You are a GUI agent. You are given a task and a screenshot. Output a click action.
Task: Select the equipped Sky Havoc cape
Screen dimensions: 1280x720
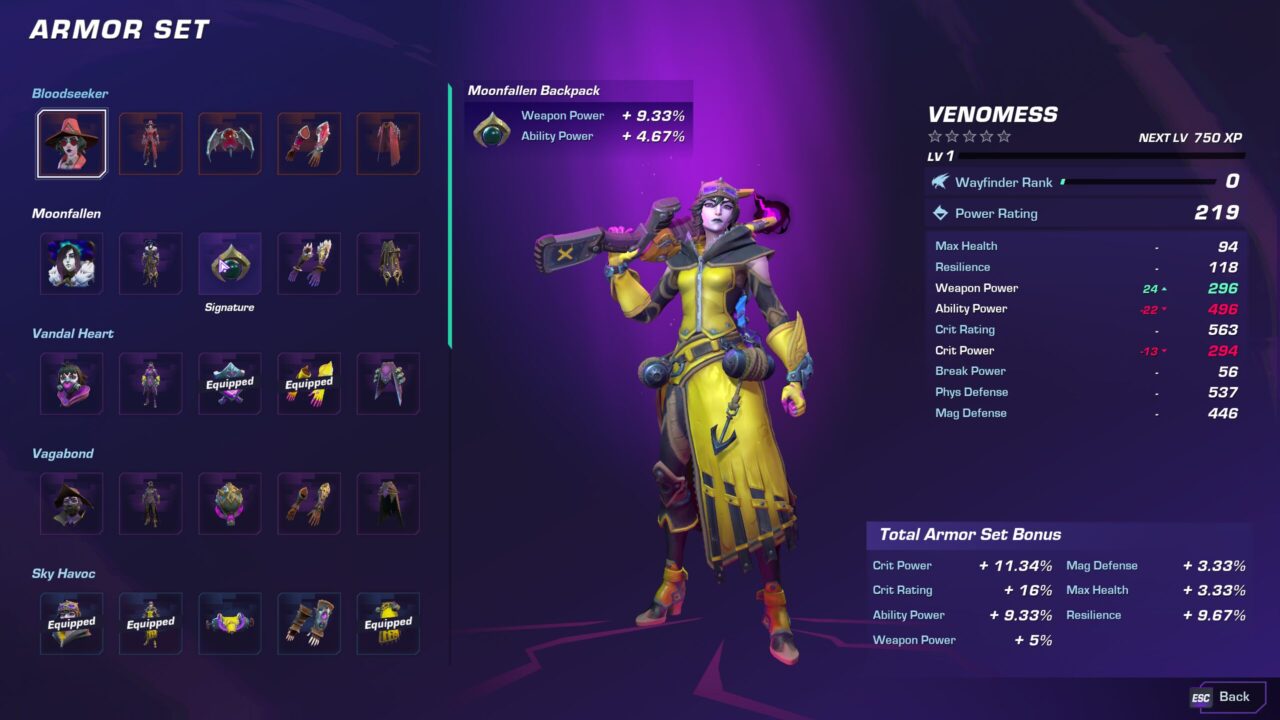(x=388, y=623)
